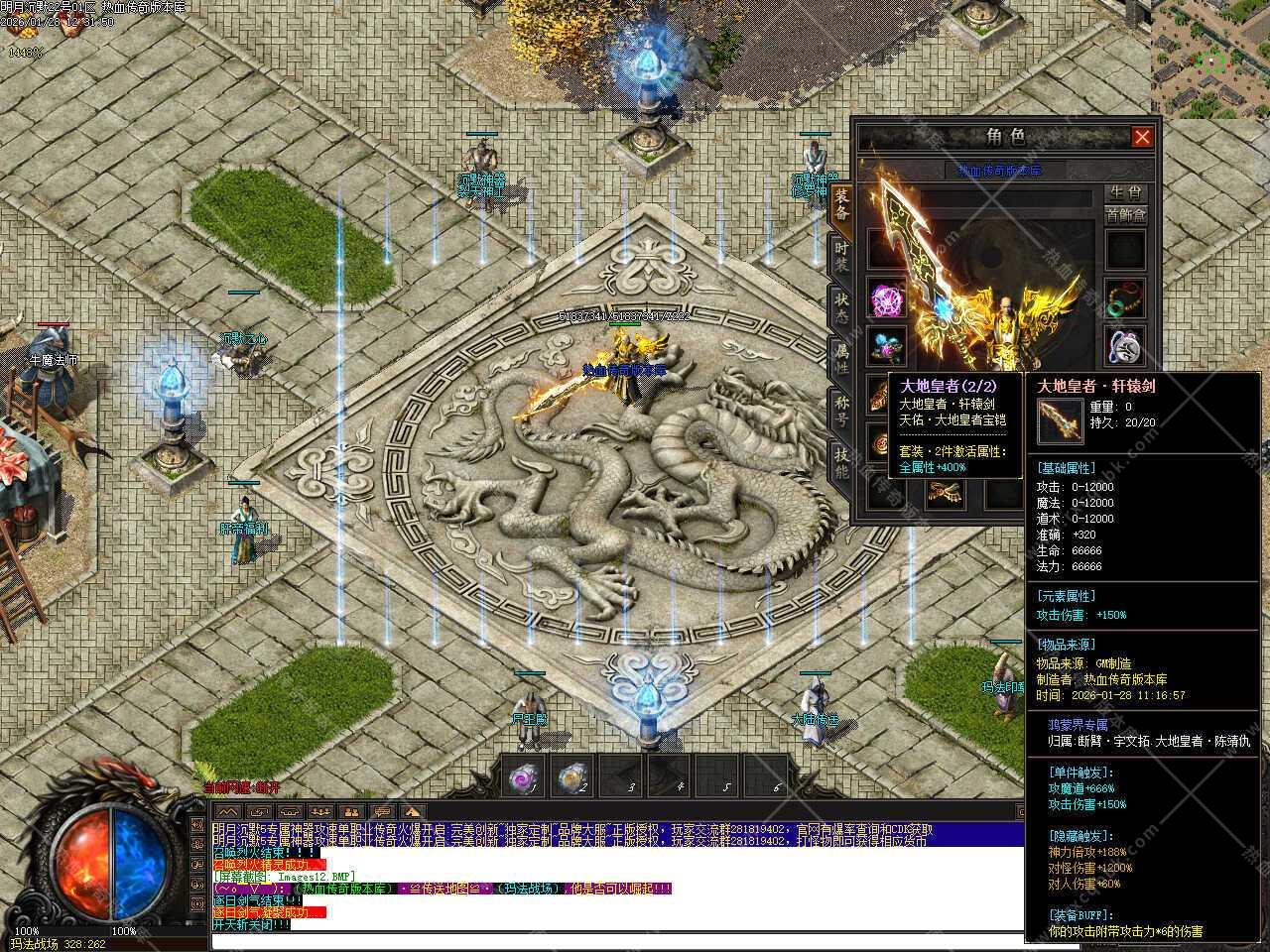Open the minimap
The height and width of the screenshot is (952, 1270).
(1209, 59)
